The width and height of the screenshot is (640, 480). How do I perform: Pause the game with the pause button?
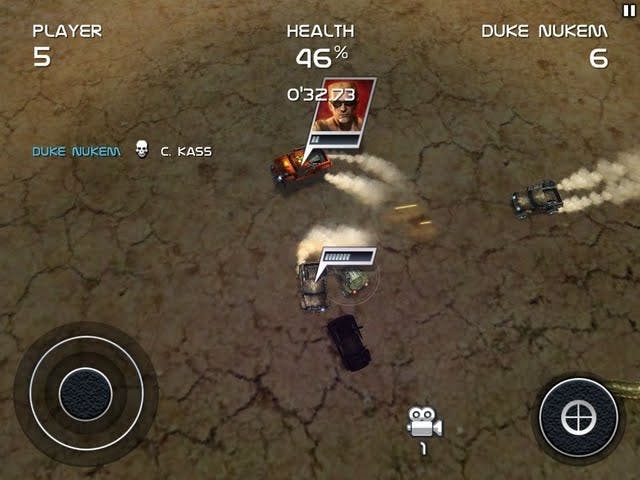(x=628, y=10)
